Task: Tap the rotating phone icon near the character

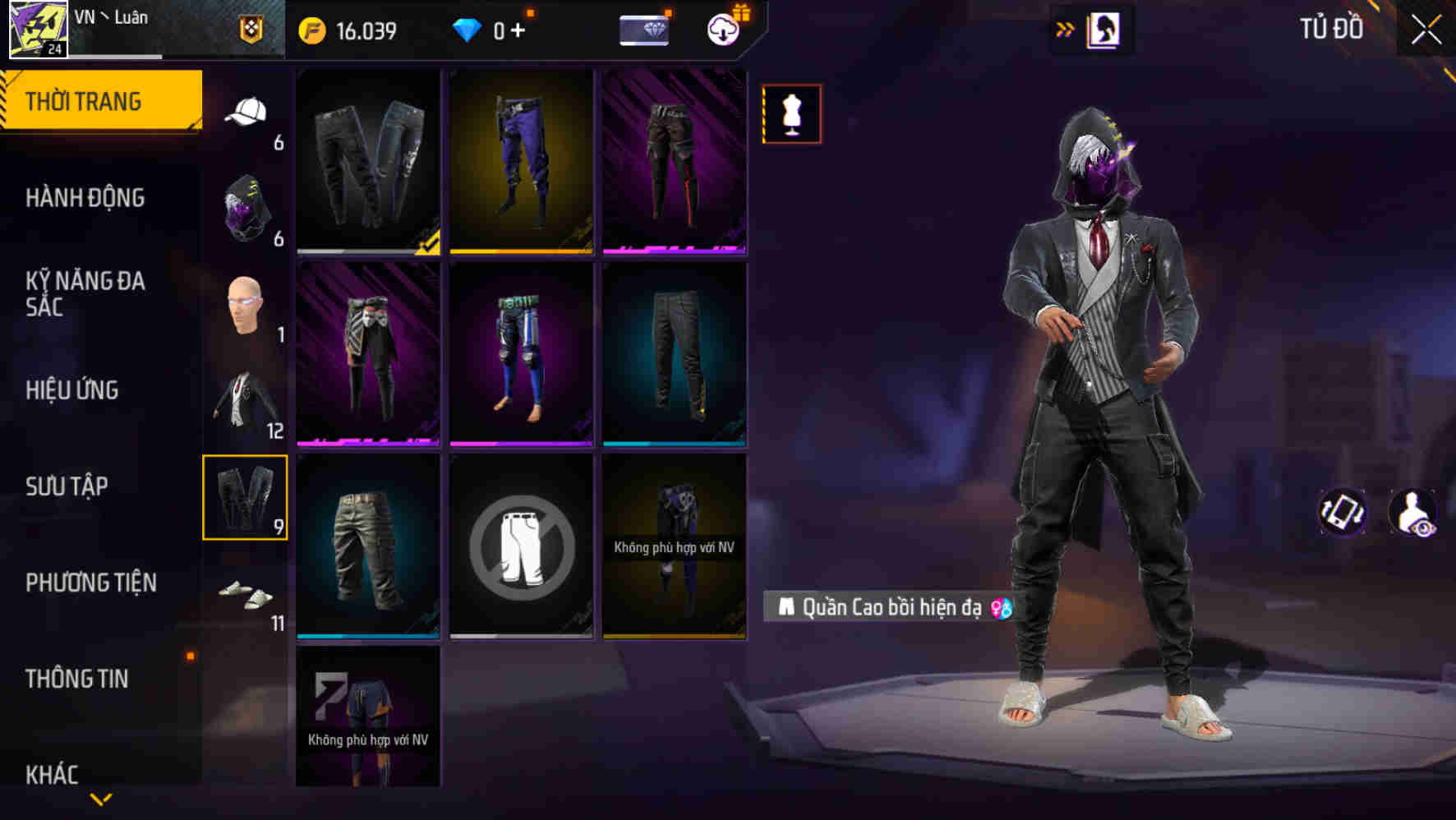Action: (x=1341, y=511)
